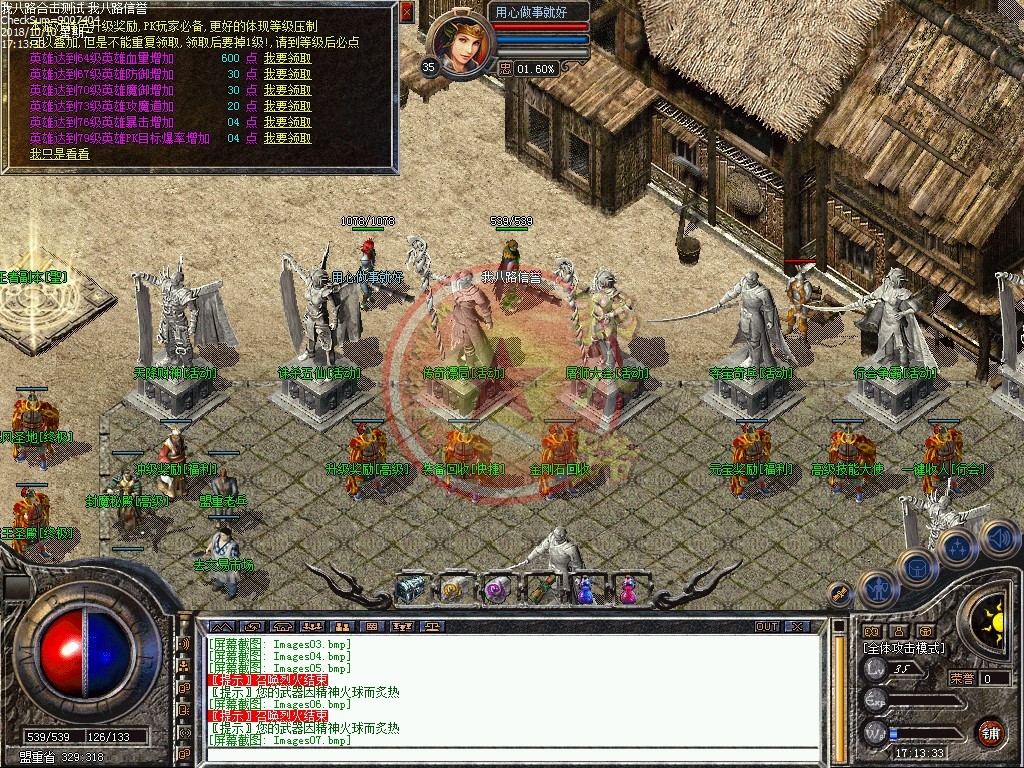1024x768 pixels.
Task: Close the hero level reward dialog
Action: click(406, 12)
